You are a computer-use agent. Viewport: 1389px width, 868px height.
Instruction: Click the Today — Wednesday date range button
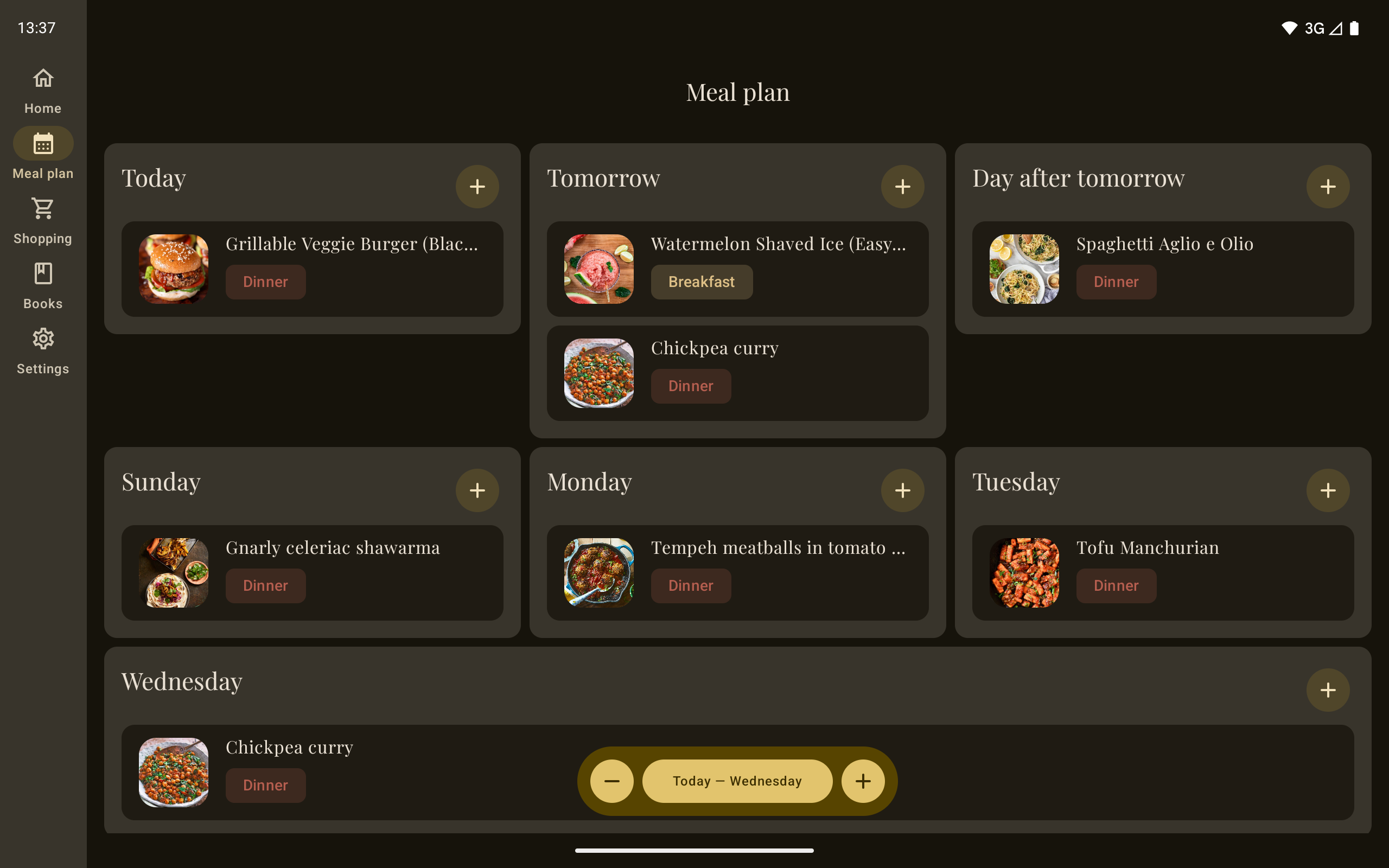[x=737, y=781]
